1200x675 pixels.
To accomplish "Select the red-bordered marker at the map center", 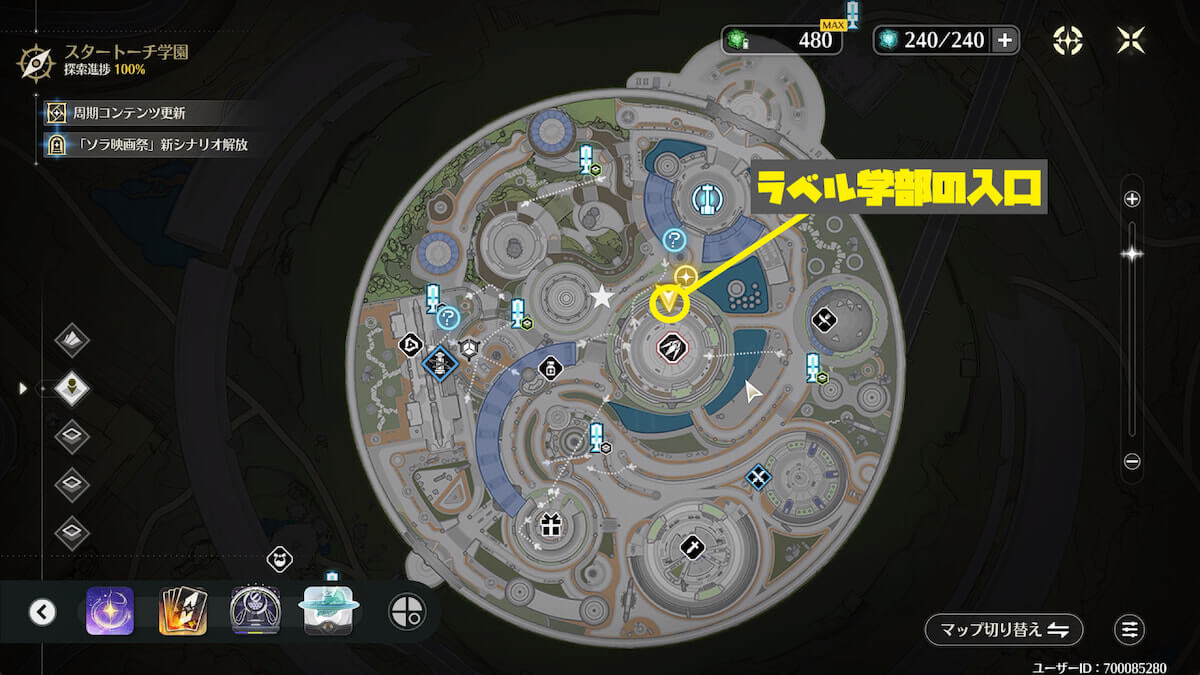I will tap(670, 349).
